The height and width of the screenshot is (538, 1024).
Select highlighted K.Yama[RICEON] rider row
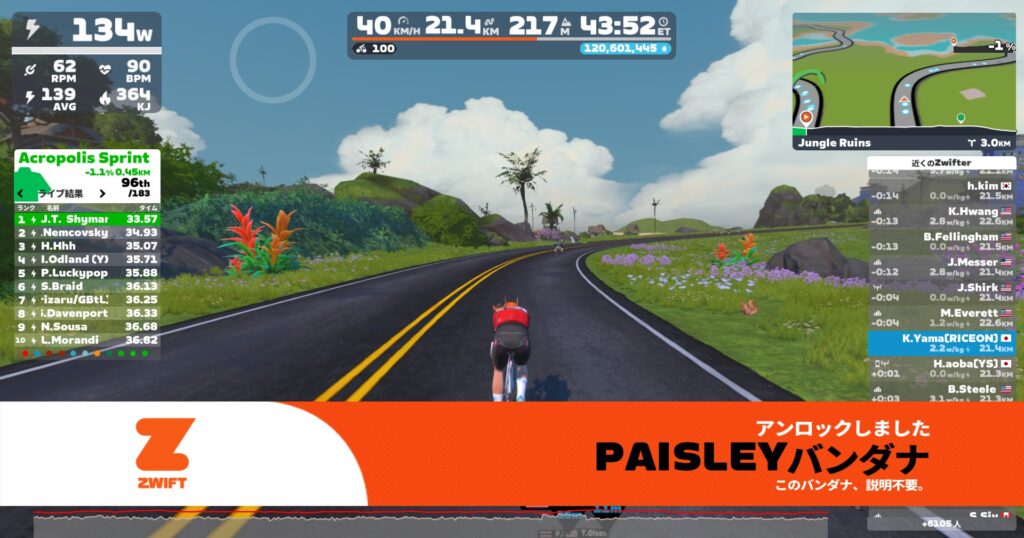point(941,342)
